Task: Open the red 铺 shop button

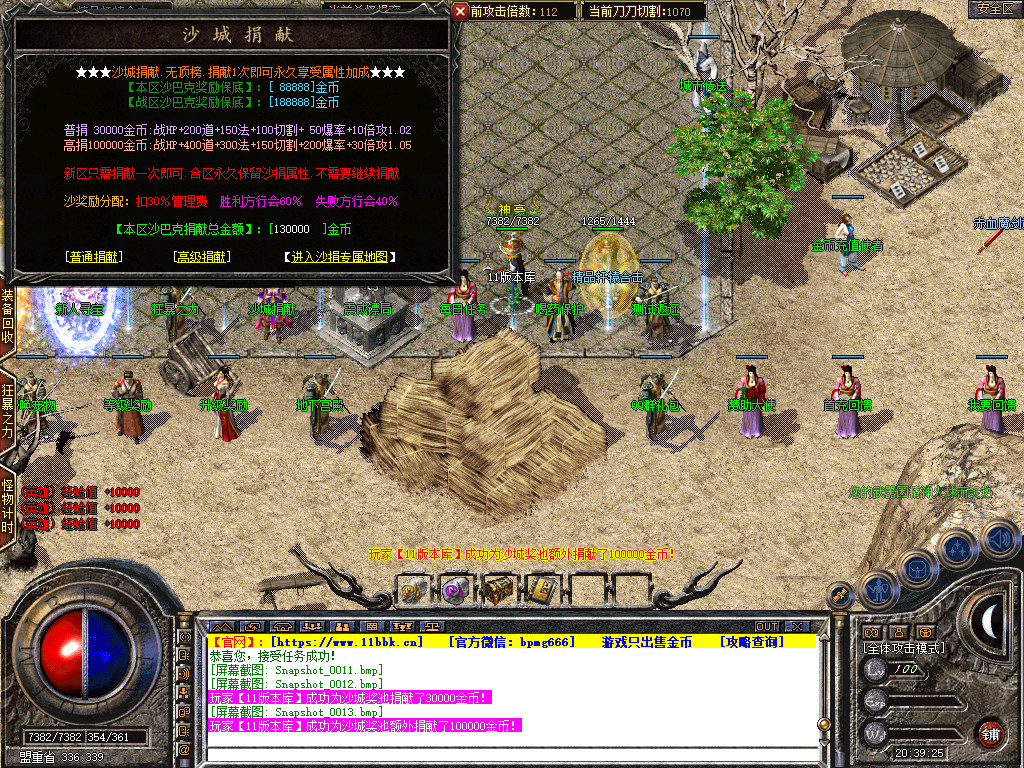Action: pyautogui.click(x=990, y=733)
